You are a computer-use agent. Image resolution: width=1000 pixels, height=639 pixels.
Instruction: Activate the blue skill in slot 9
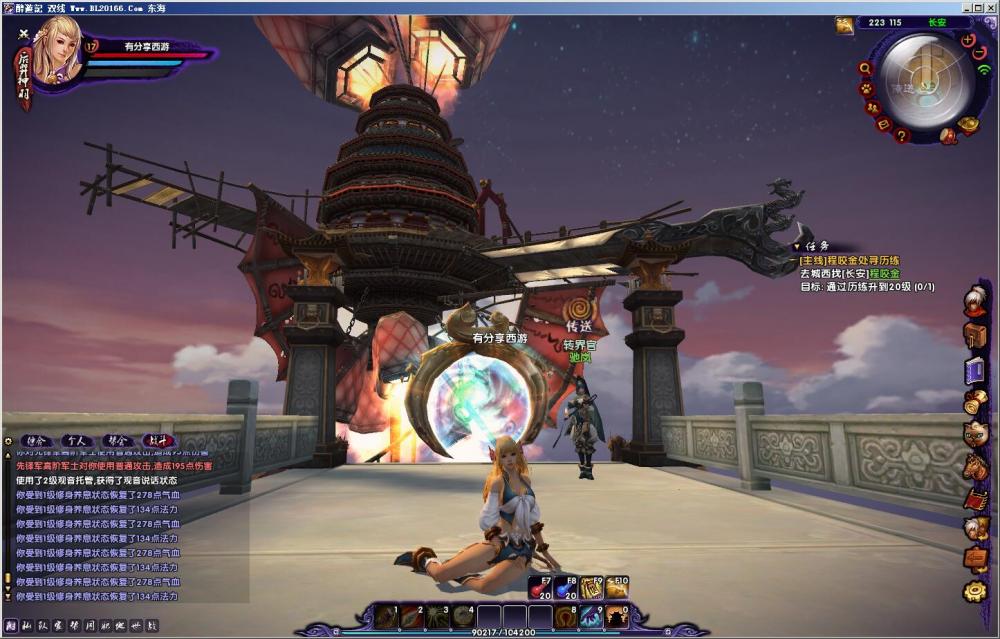(591, 616)
